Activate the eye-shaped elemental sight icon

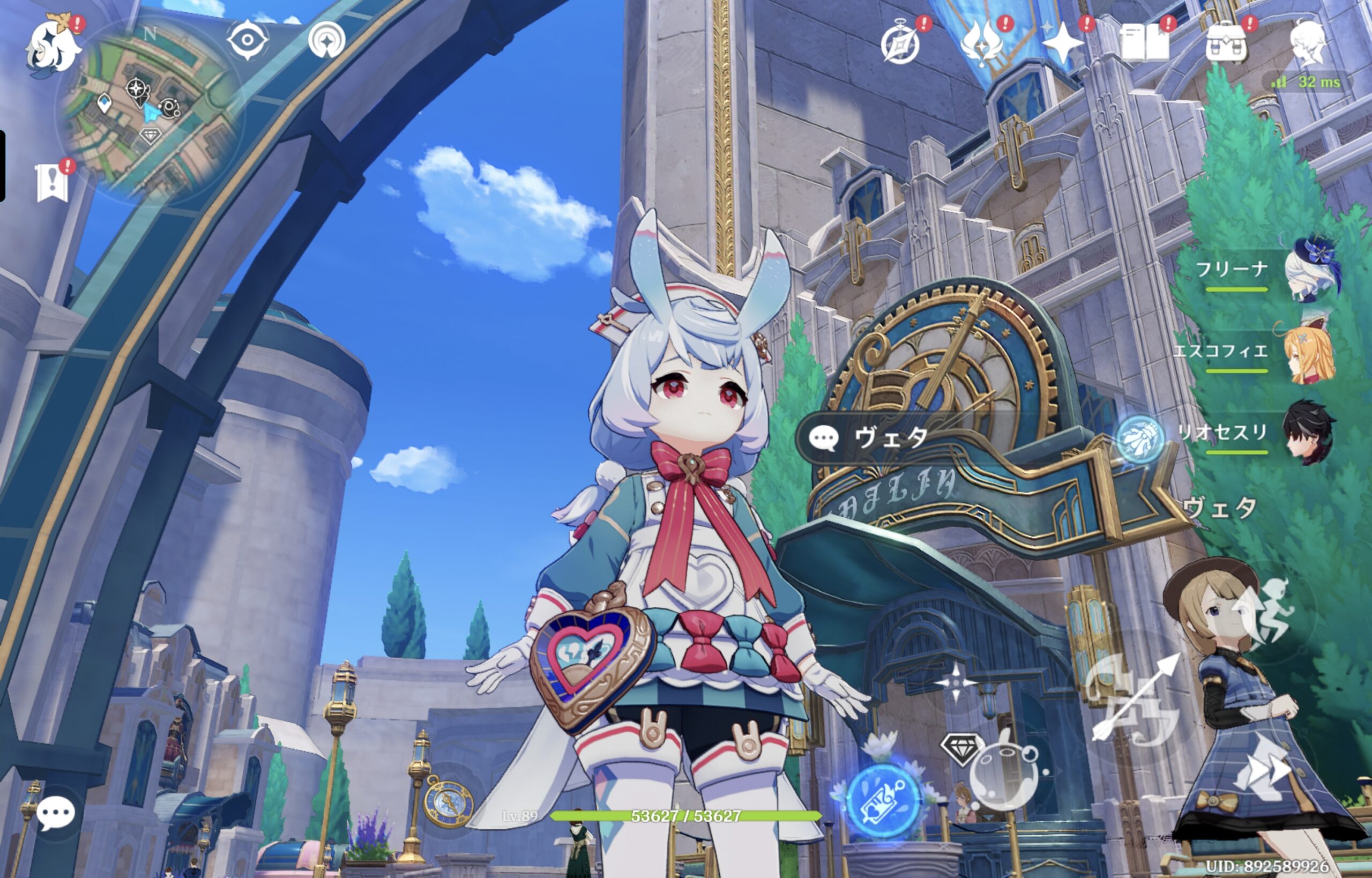248,41
